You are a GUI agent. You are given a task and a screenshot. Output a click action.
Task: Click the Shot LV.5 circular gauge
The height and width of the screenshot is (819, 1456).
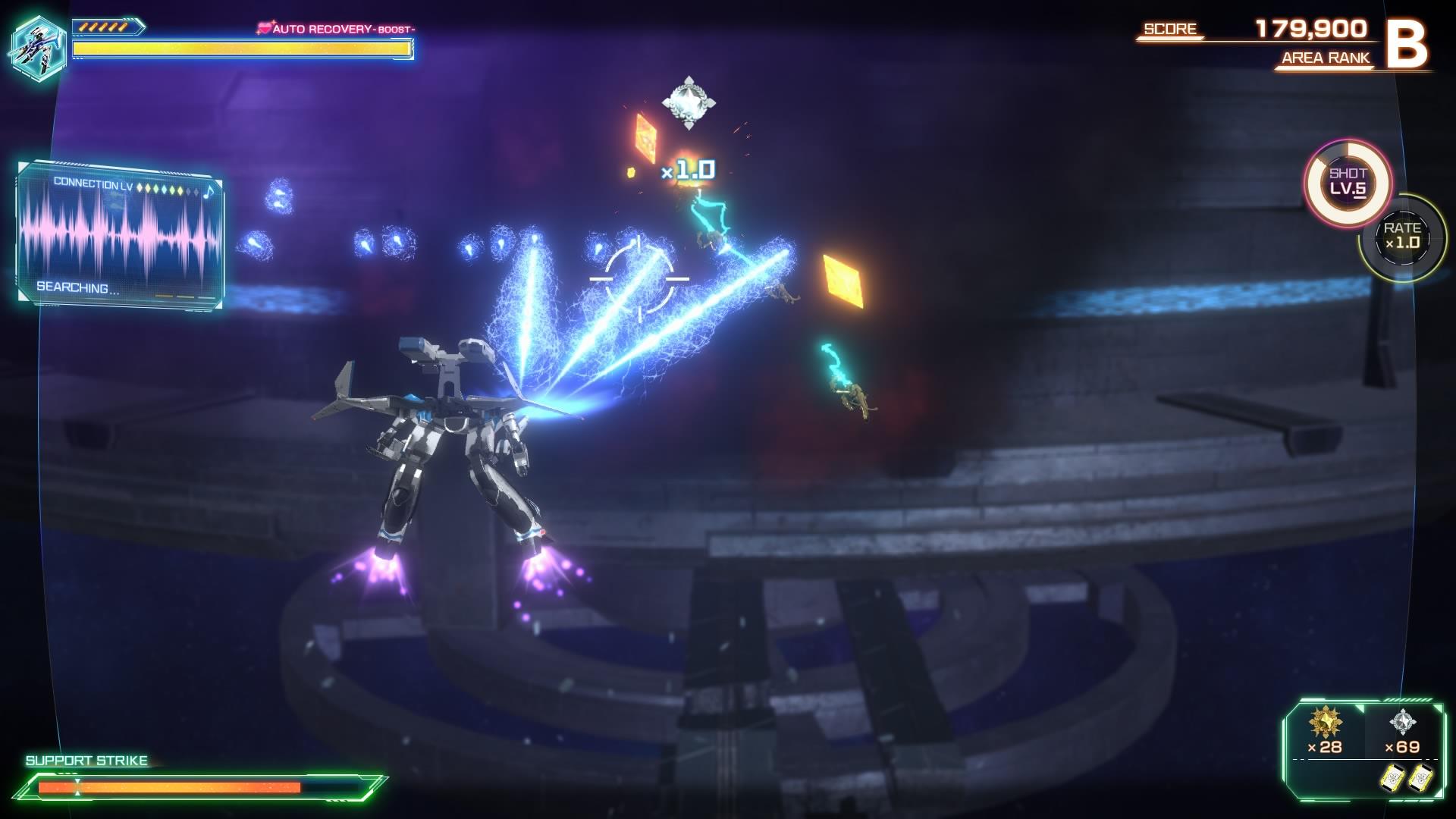[x=1348, y=182]
